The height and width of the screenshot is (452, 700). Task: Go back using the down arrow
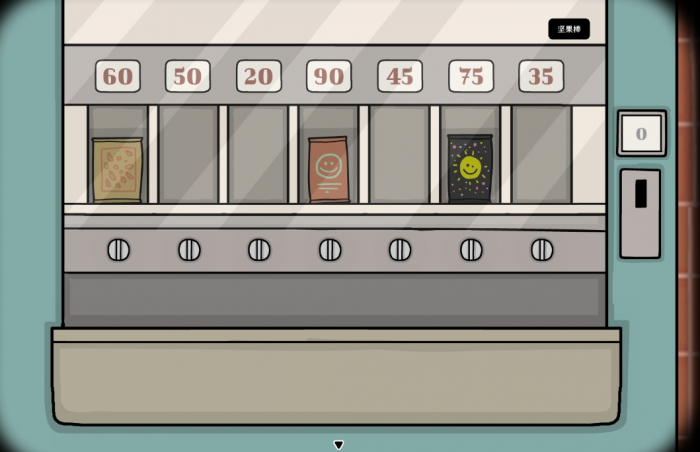pyautogui.click(x=339, y=445)
